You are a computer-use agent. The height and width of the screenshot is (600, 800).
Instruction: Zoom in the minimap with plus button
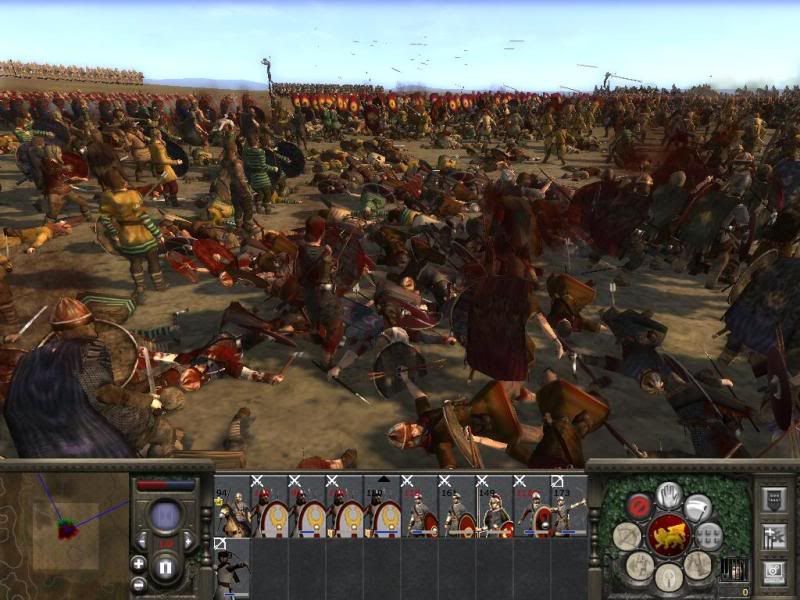pyautogui.click(x=138, y=563)
